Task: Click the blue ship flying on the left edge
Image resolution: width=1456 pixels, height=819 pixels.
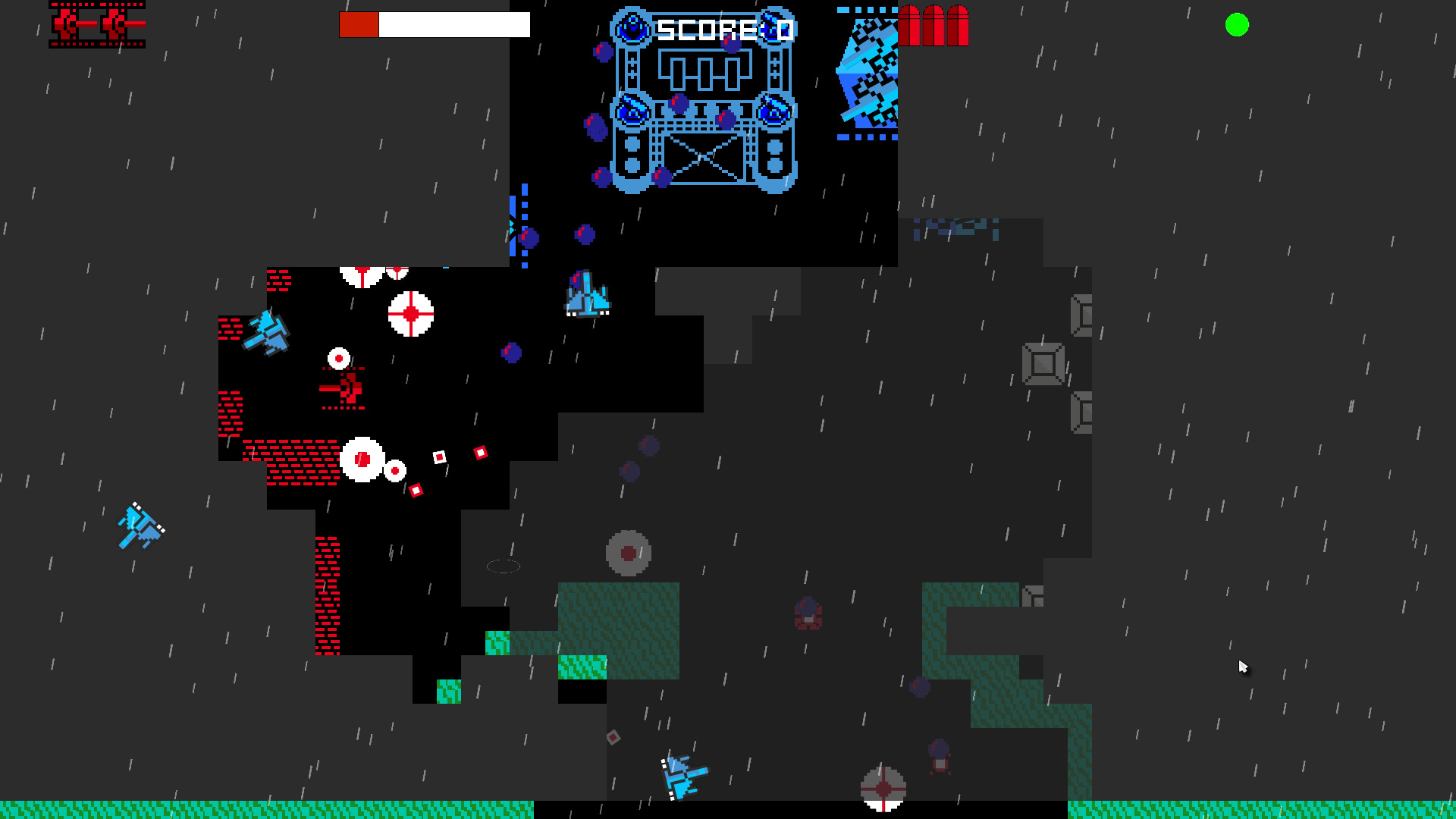Action: pyautogui.click(x=140, y=527)
